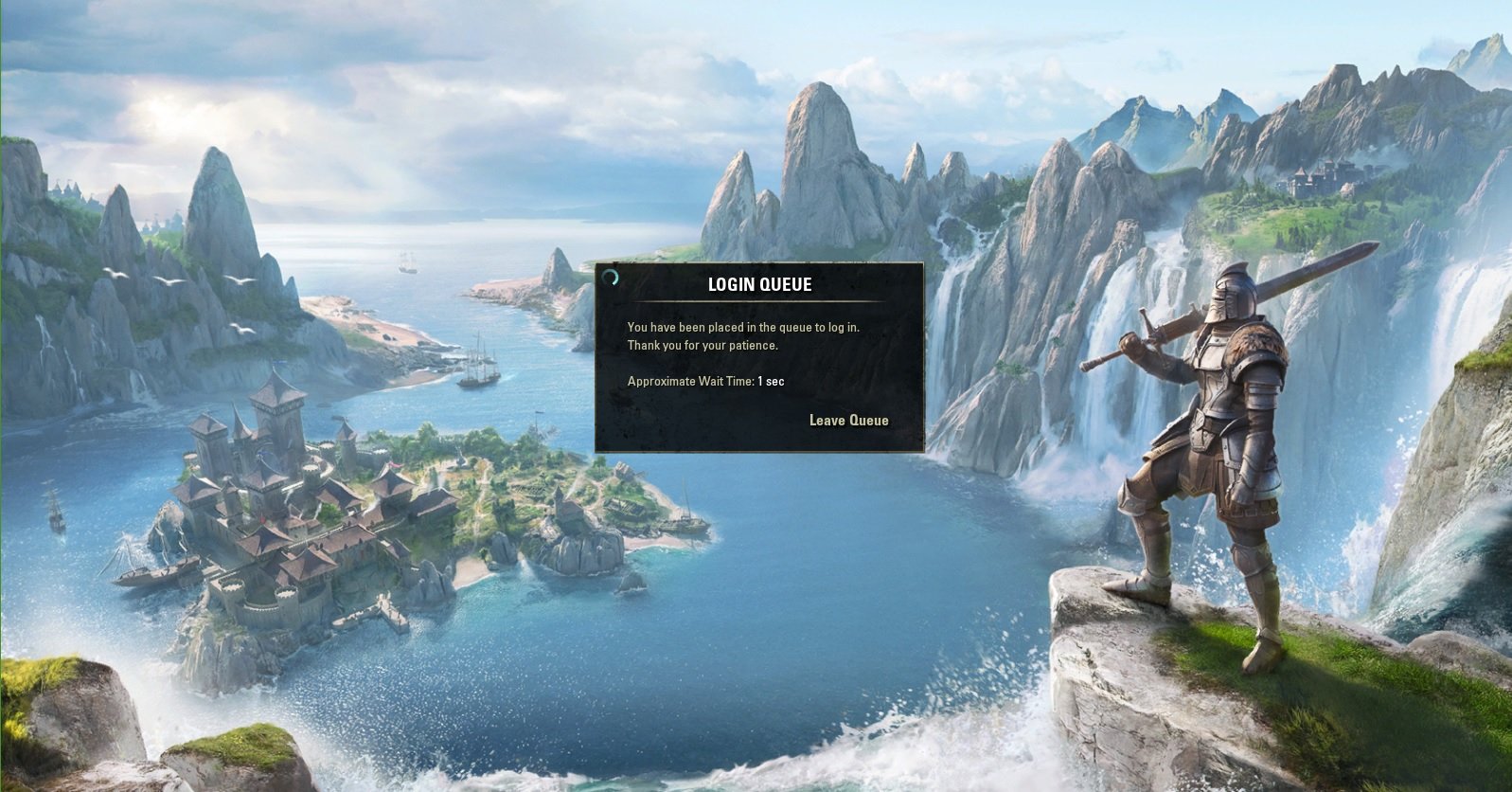This screenshot has height=792, width=1512.
Task: Select the circular progress indicator in dialog corner
Action: pyautogui.click(x=611, y=279)
